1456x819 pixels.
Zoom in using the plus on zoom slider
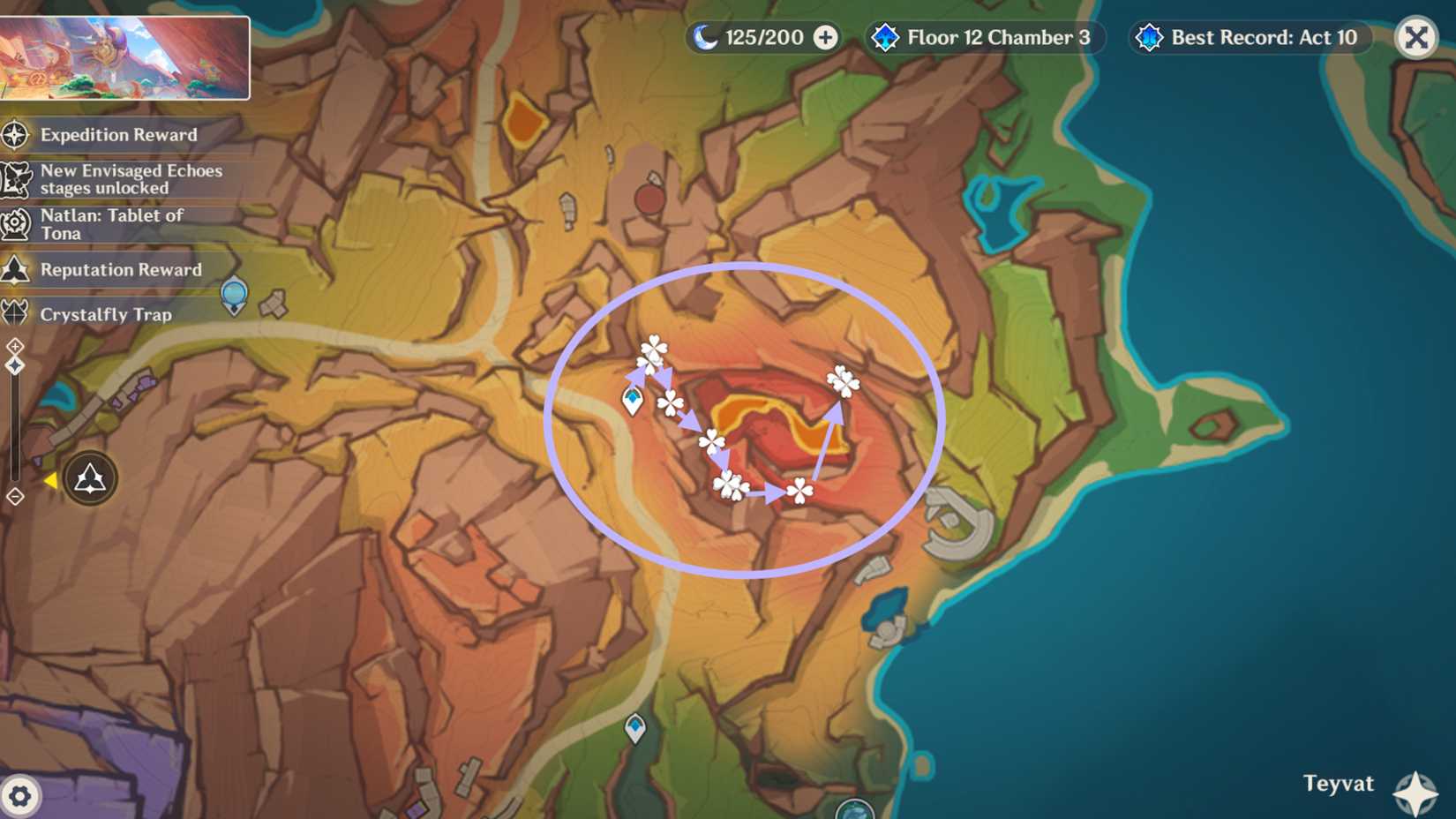click(14, 346)
